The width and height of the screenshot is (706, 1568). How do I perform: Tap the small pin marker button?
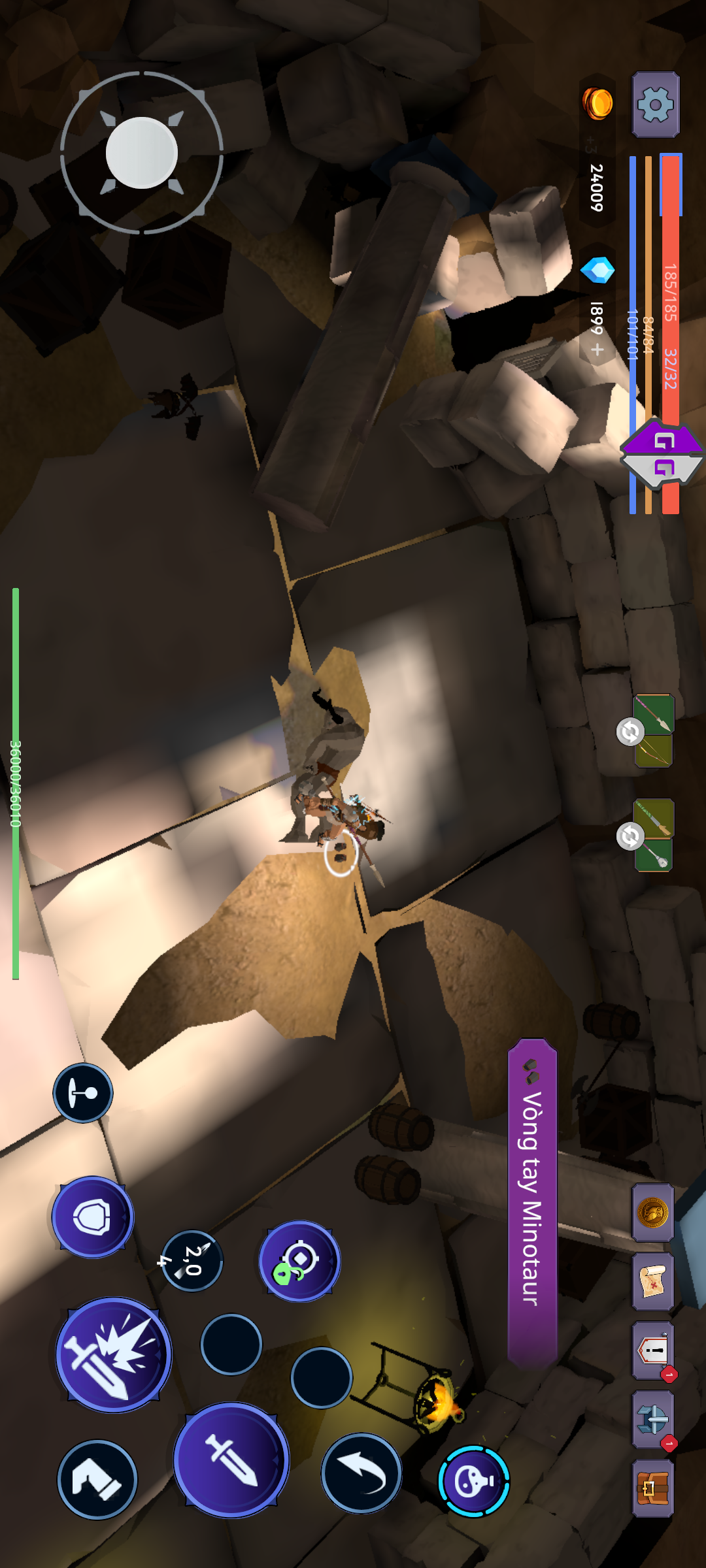pos(83,1092)
